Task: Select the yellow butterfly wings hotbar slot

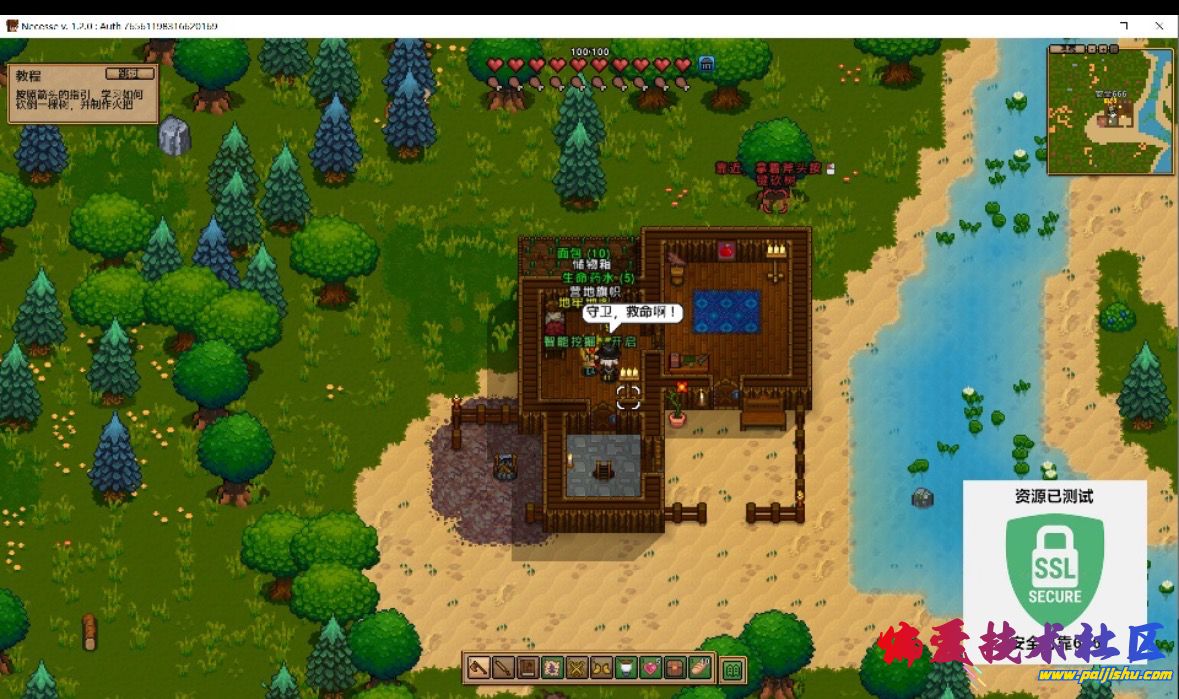Action: click(x=602, y=668)
